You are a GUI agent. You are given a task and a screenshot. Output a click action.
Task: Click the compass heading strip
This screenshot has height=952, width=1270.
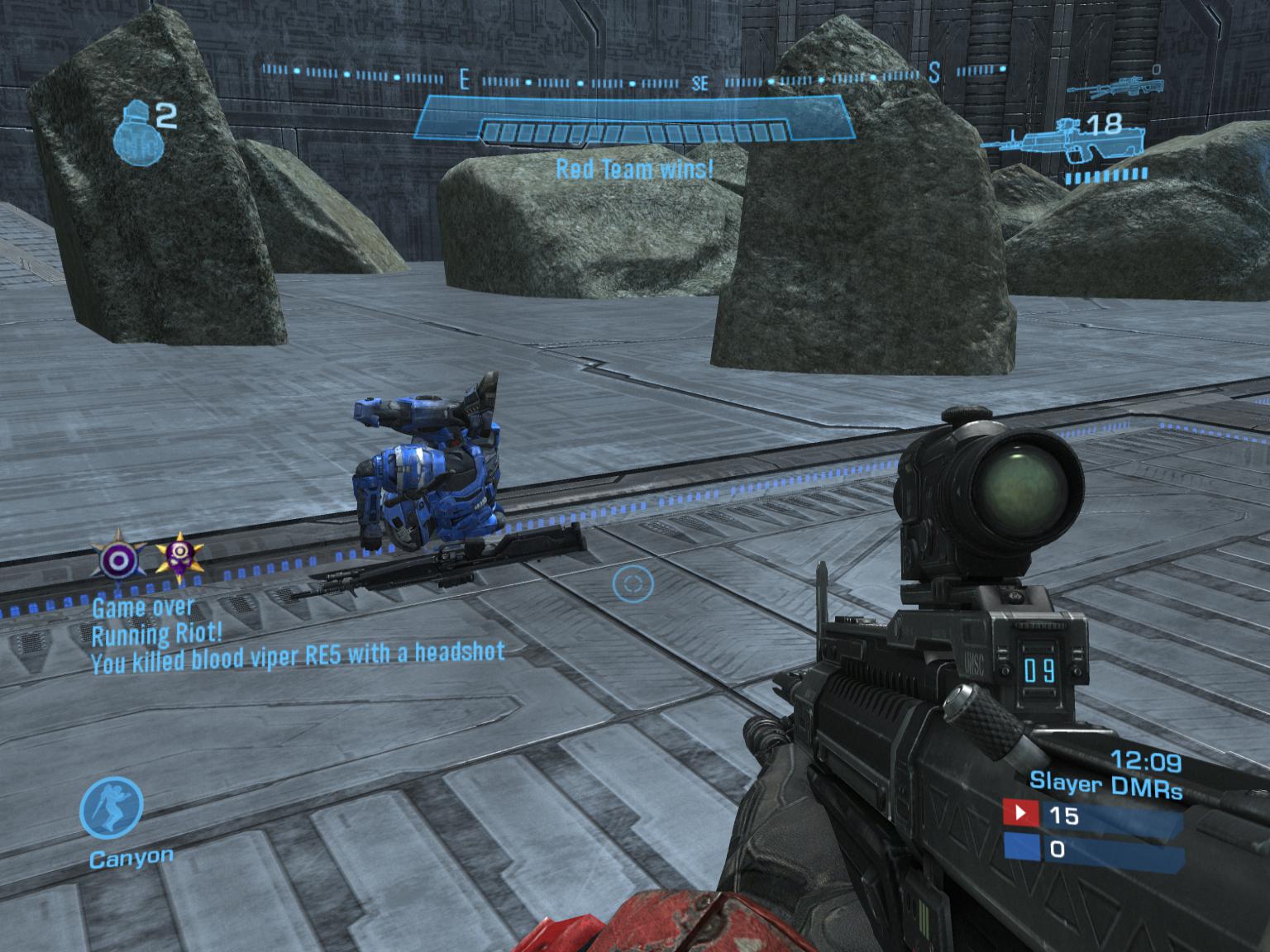pyautogui.click(x=635, y=77)
